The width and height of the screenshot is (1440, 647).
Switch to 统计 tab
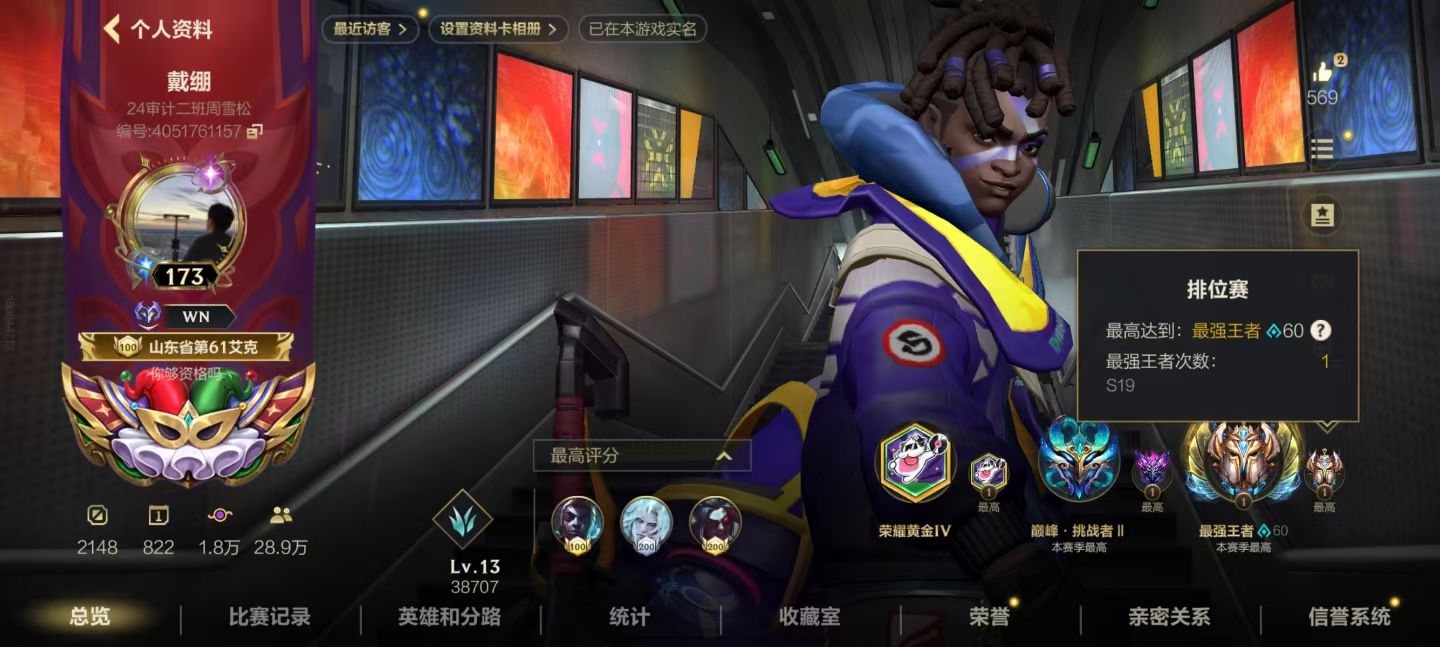pos(629,617)
